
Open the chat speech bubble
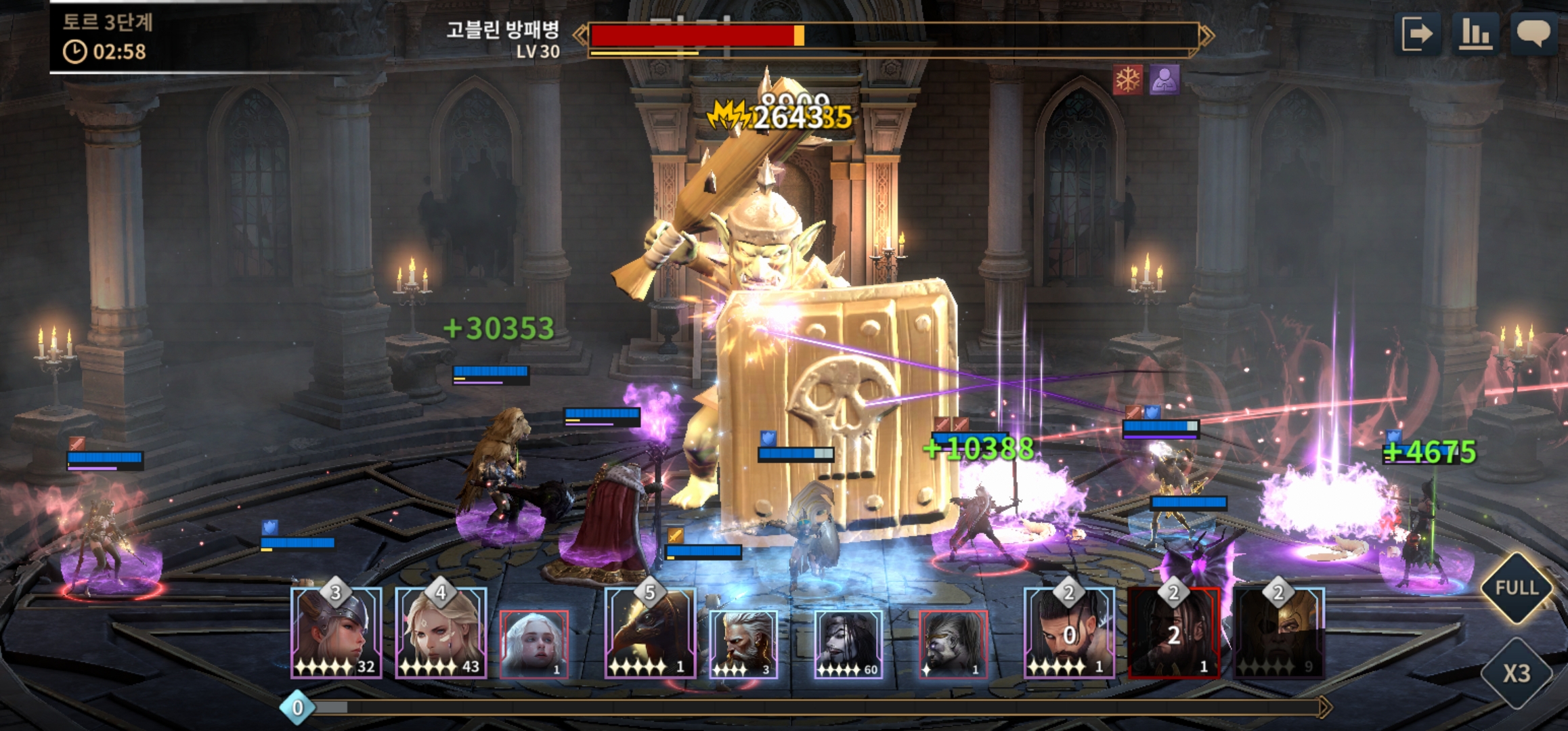[x=1533, y=34]
